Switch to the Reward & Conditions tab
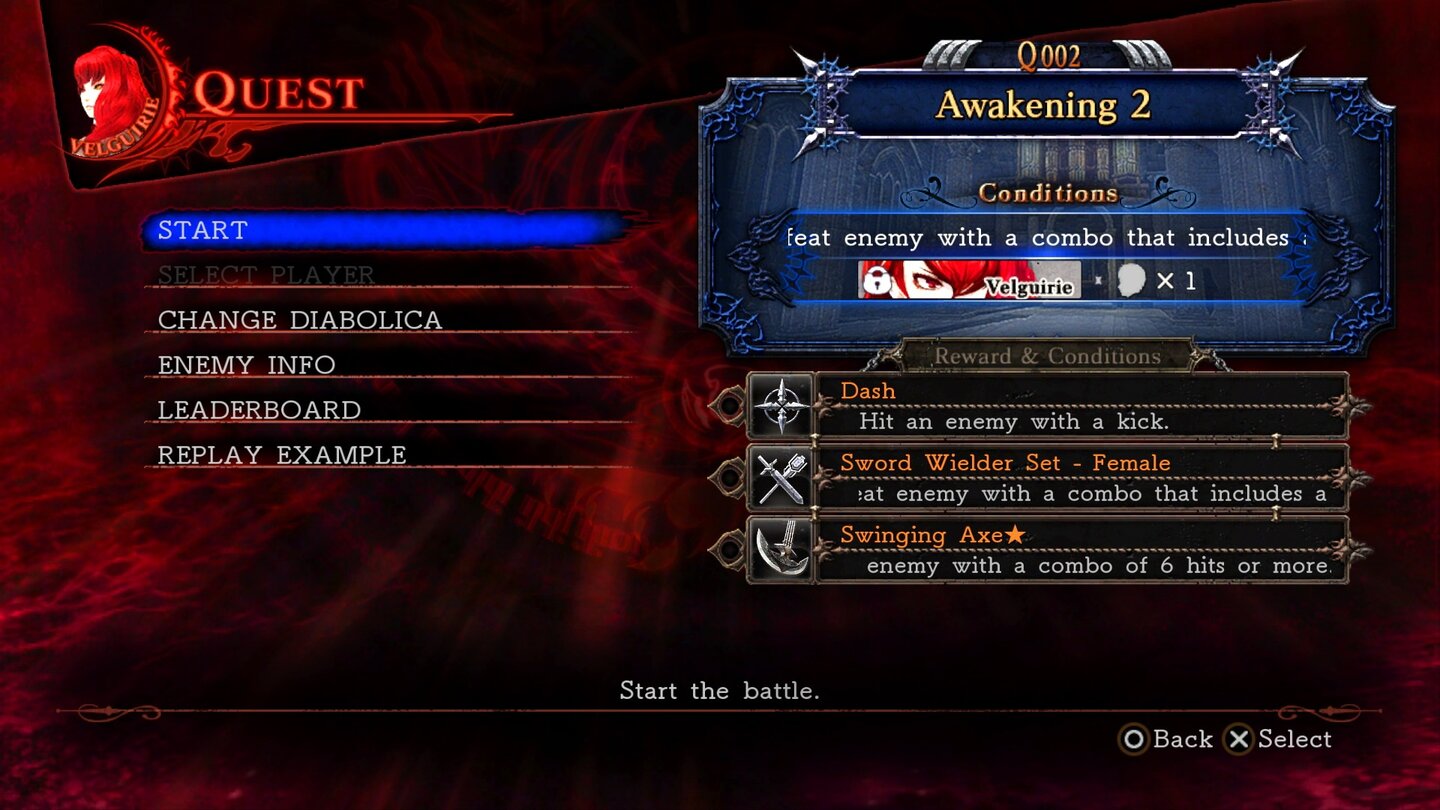The width and height of the screenshot is (1440, 810). click(x=1049, y=356)
